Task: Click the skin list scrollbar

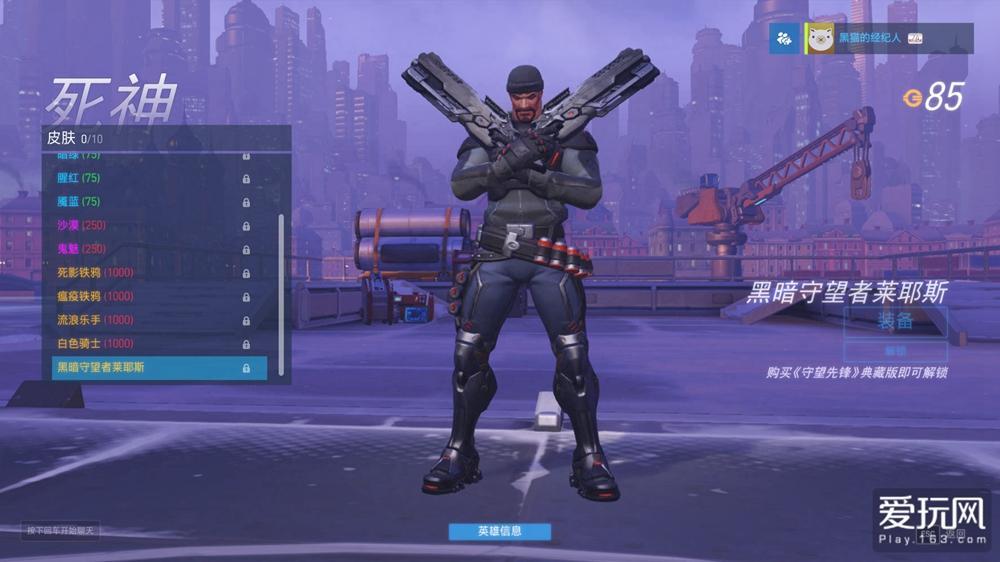Action: (281, 290)
